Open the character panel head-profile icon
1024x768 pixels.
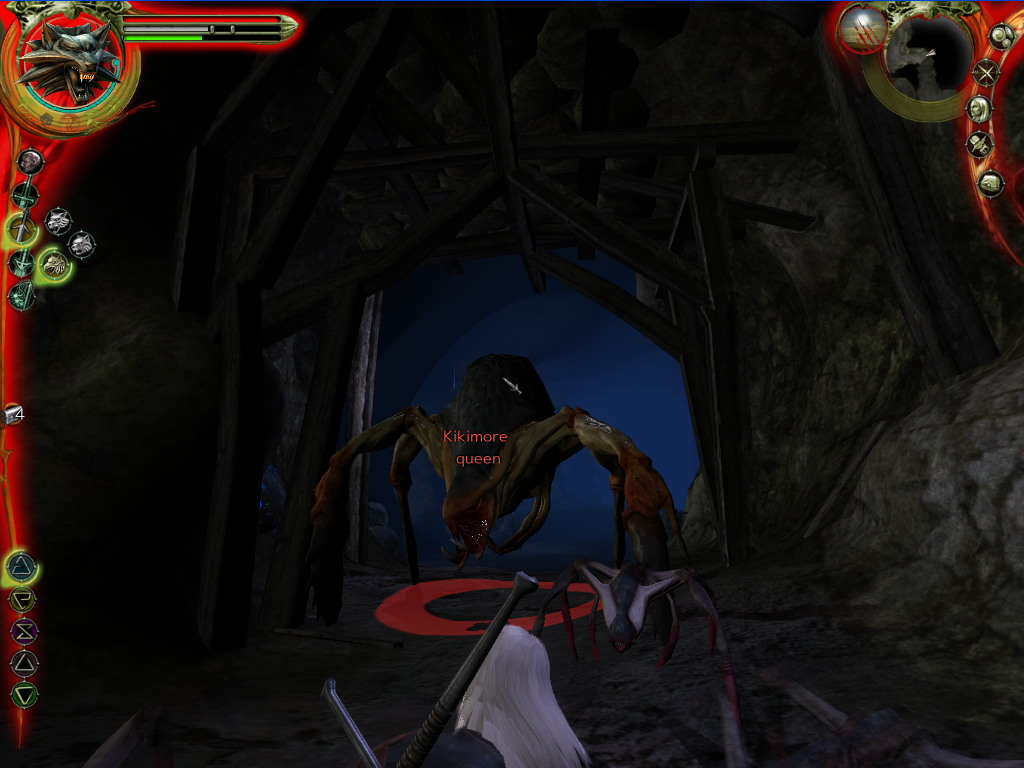[x=979, y=108]
